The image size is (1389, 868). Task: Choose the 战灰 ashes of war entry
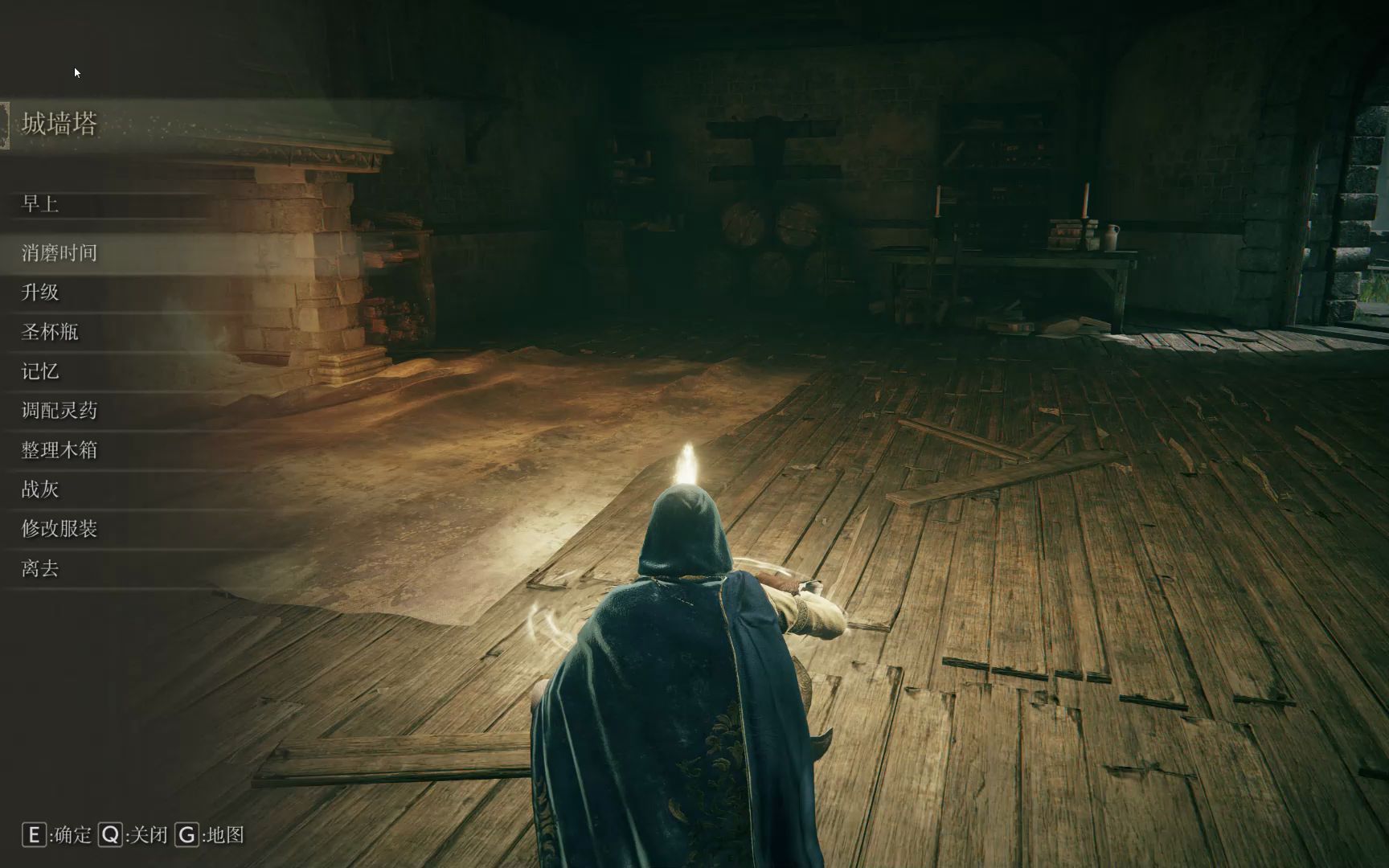[x=40, y=489]
